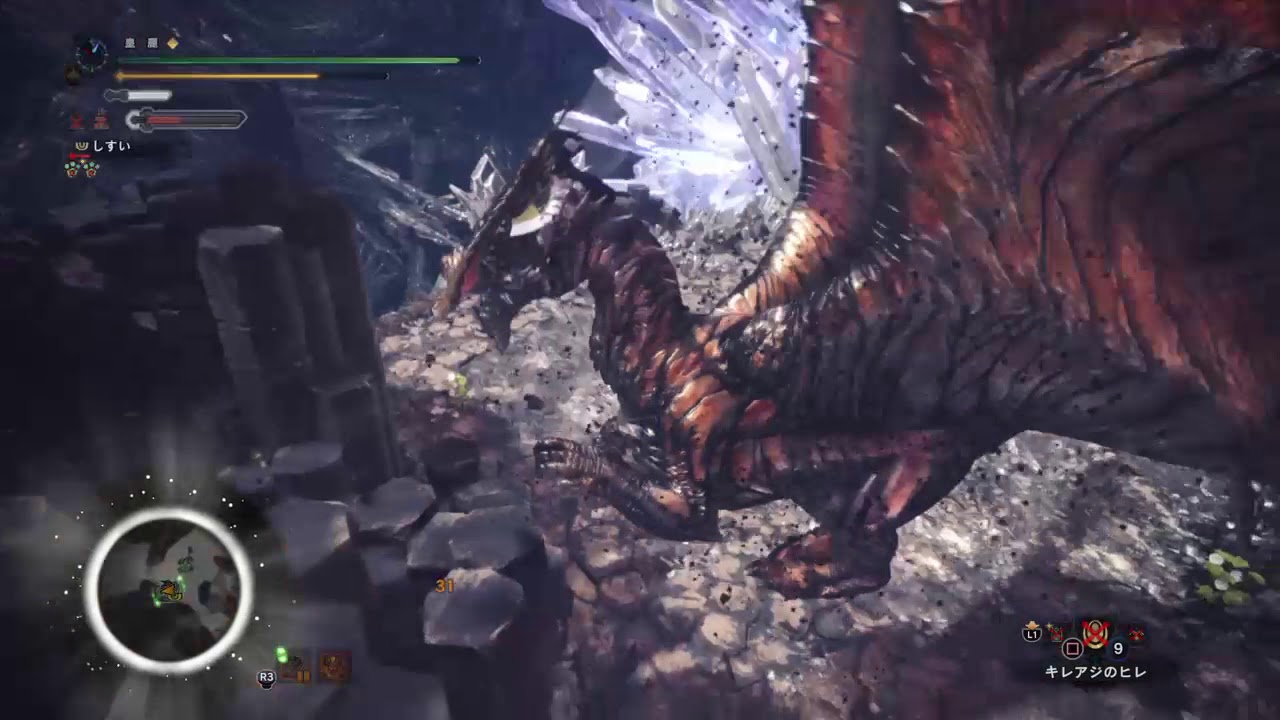
Task: Click the gold charm item with red X
Action: [1095, 633]
